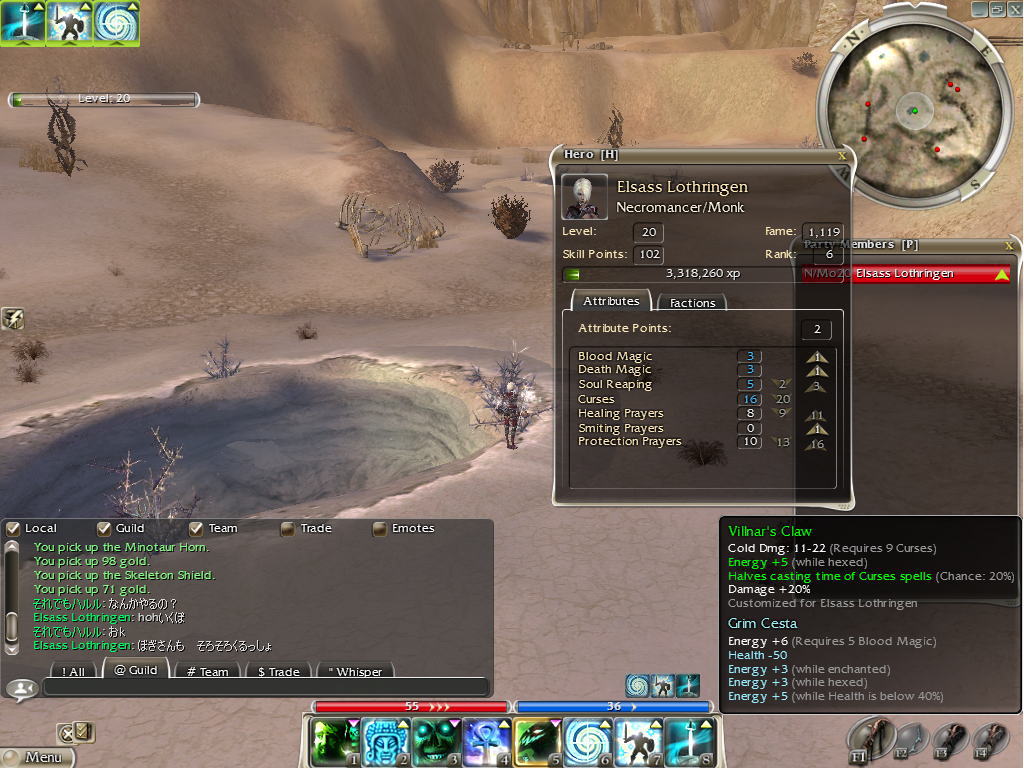Close the Party Members window

pyautogui.click(x=1009, y=245)
